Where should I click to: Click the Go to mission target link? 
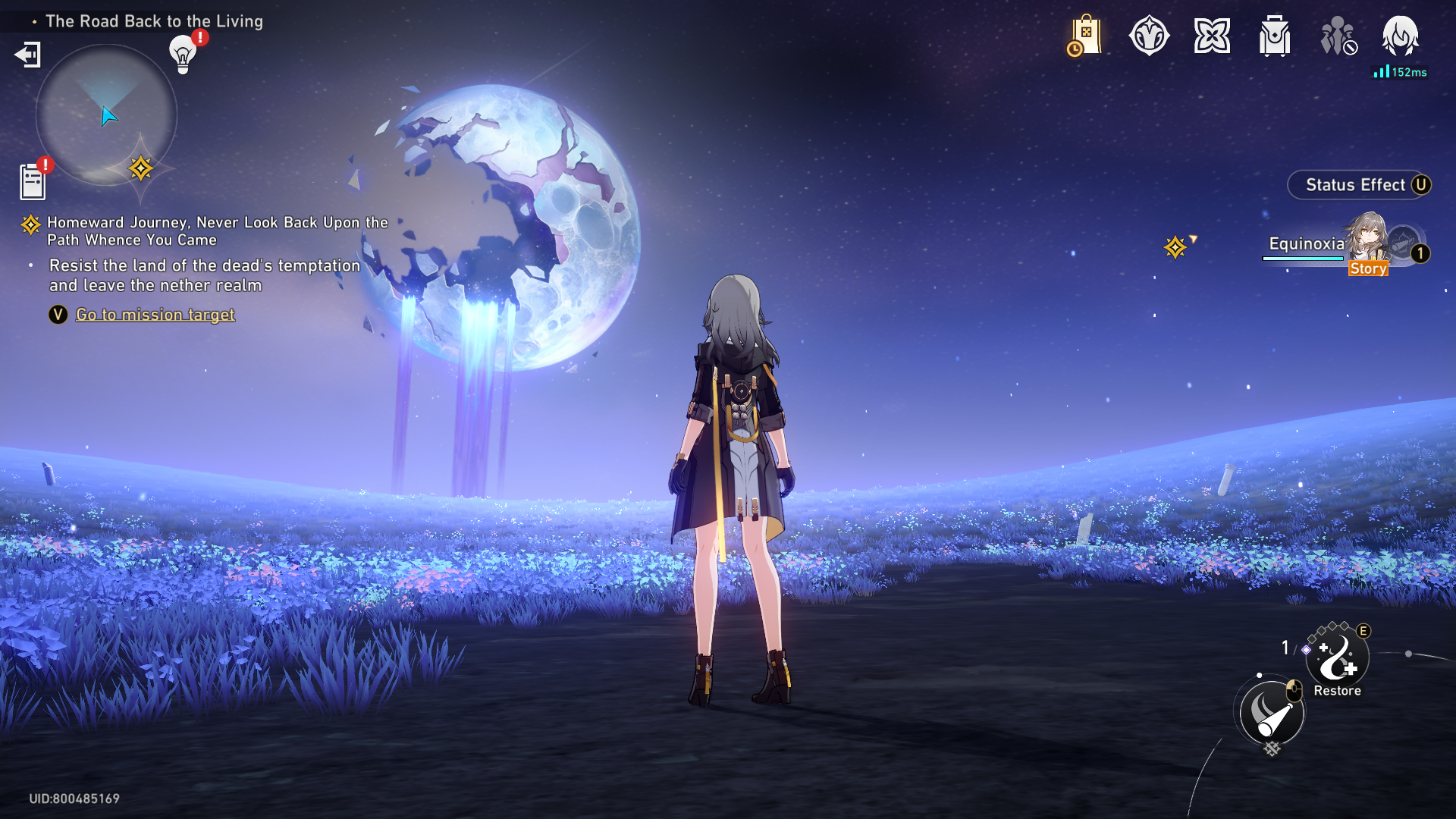coord(155,315)
